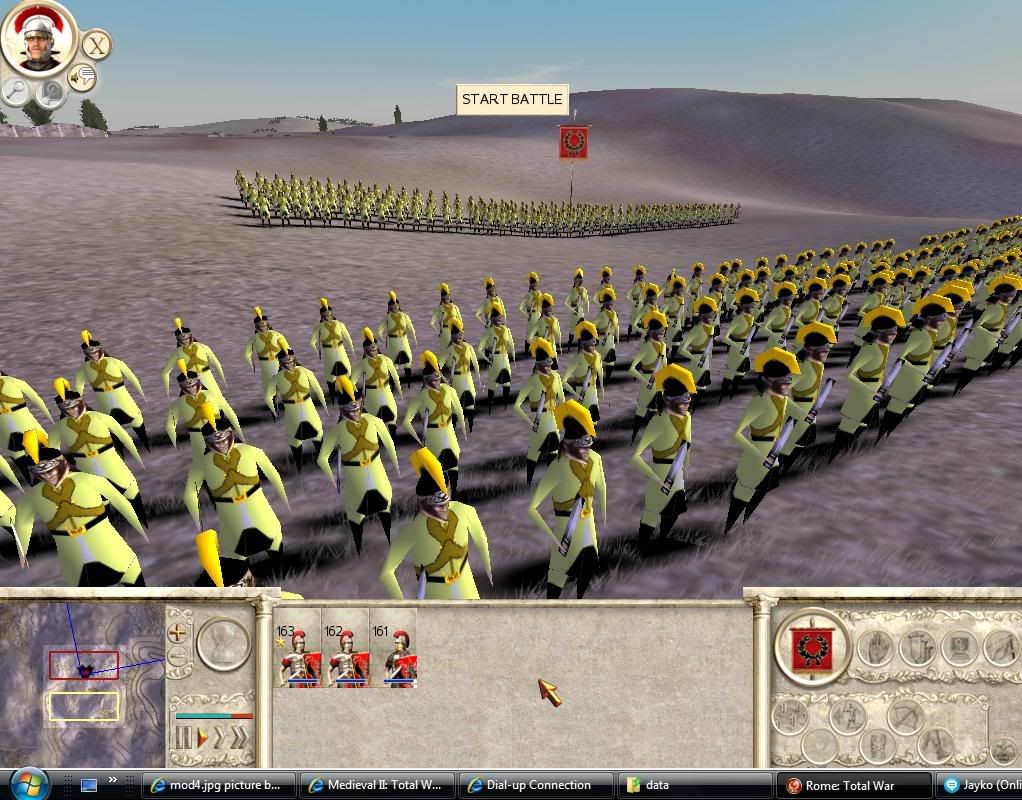1022x800 pixels.
Task: Click the advisor portrait with the red-crested helmet
Action: [40, 38]
